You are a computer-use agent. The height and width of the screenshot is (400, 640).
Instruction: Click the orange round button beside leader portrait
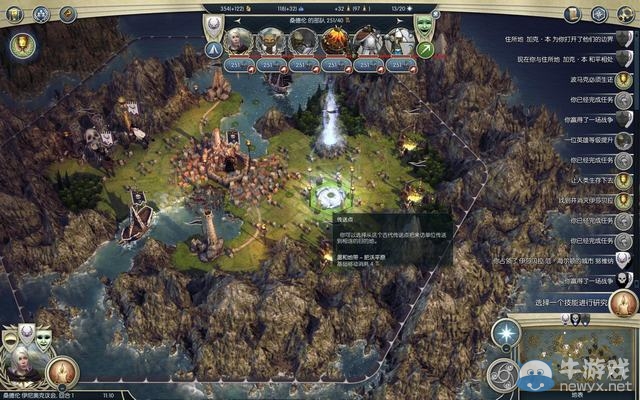[x=62, y=373]
